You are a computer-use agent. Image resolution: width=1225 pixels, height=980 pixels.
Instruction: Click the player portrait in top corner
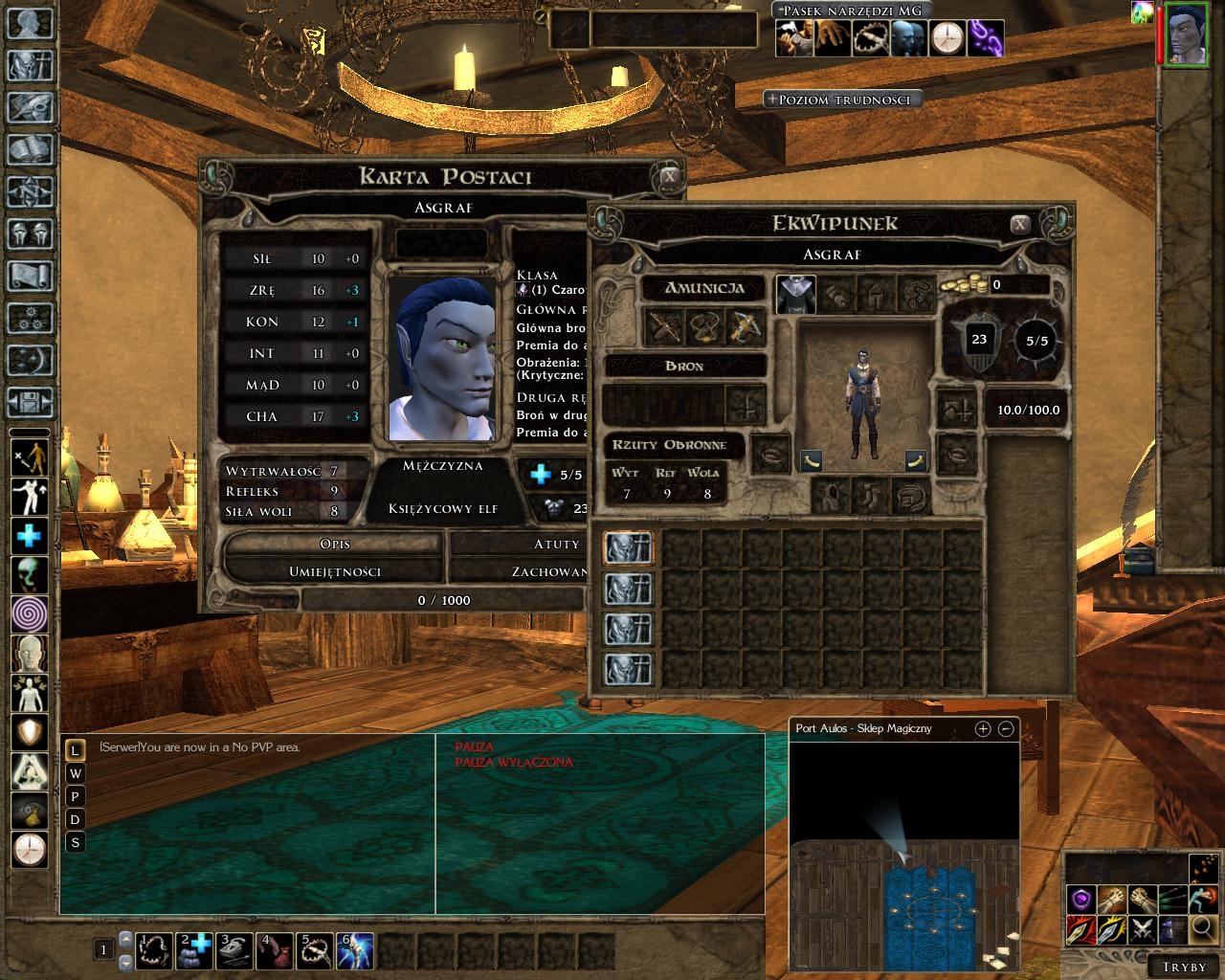1187,34
